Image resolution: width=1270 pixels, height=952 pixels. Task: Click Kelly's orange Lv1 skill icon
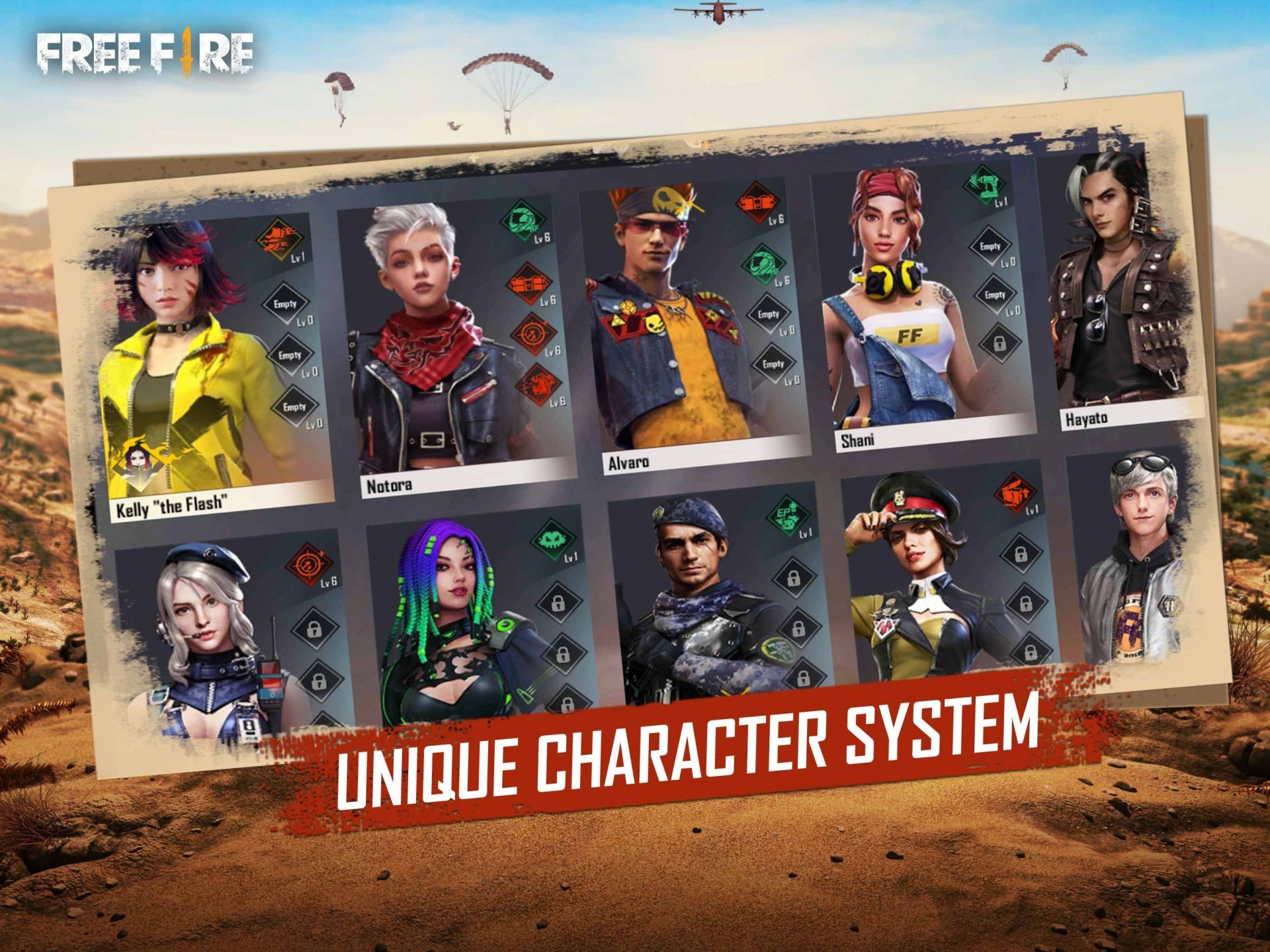(x=278, y=238)
